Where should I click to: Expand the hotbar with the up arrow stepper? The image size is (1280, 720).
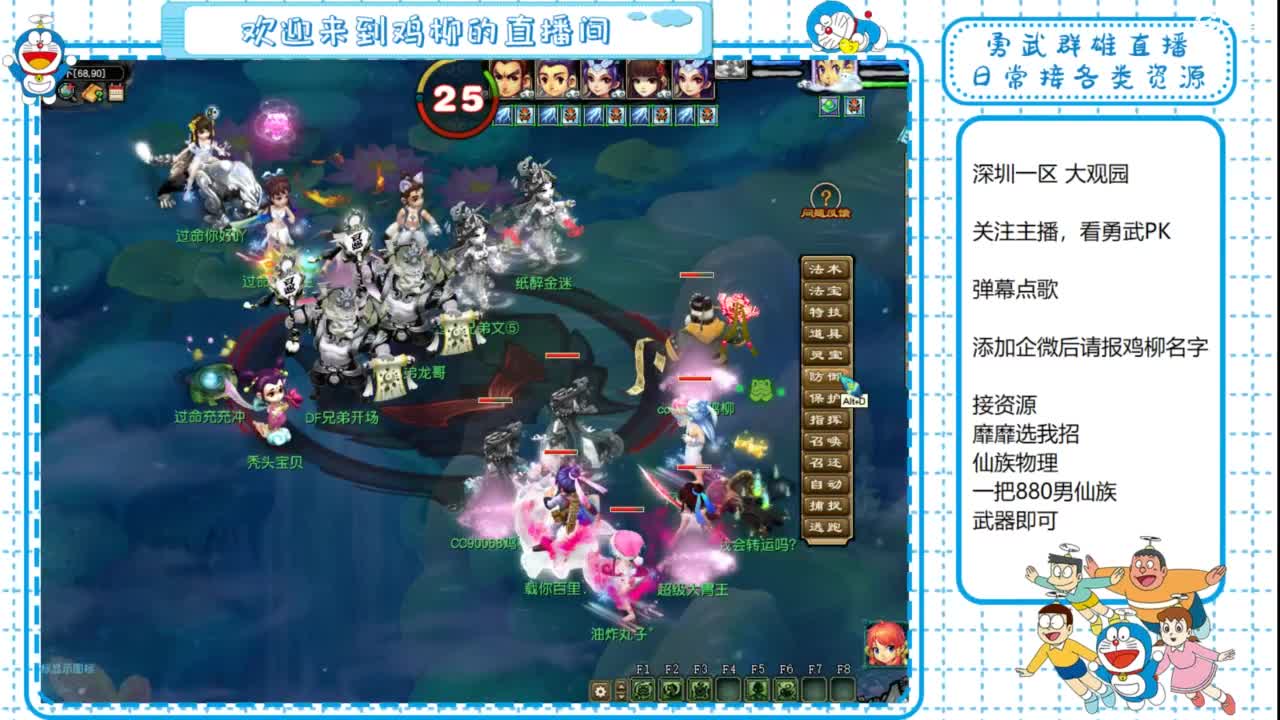point(620,686)
